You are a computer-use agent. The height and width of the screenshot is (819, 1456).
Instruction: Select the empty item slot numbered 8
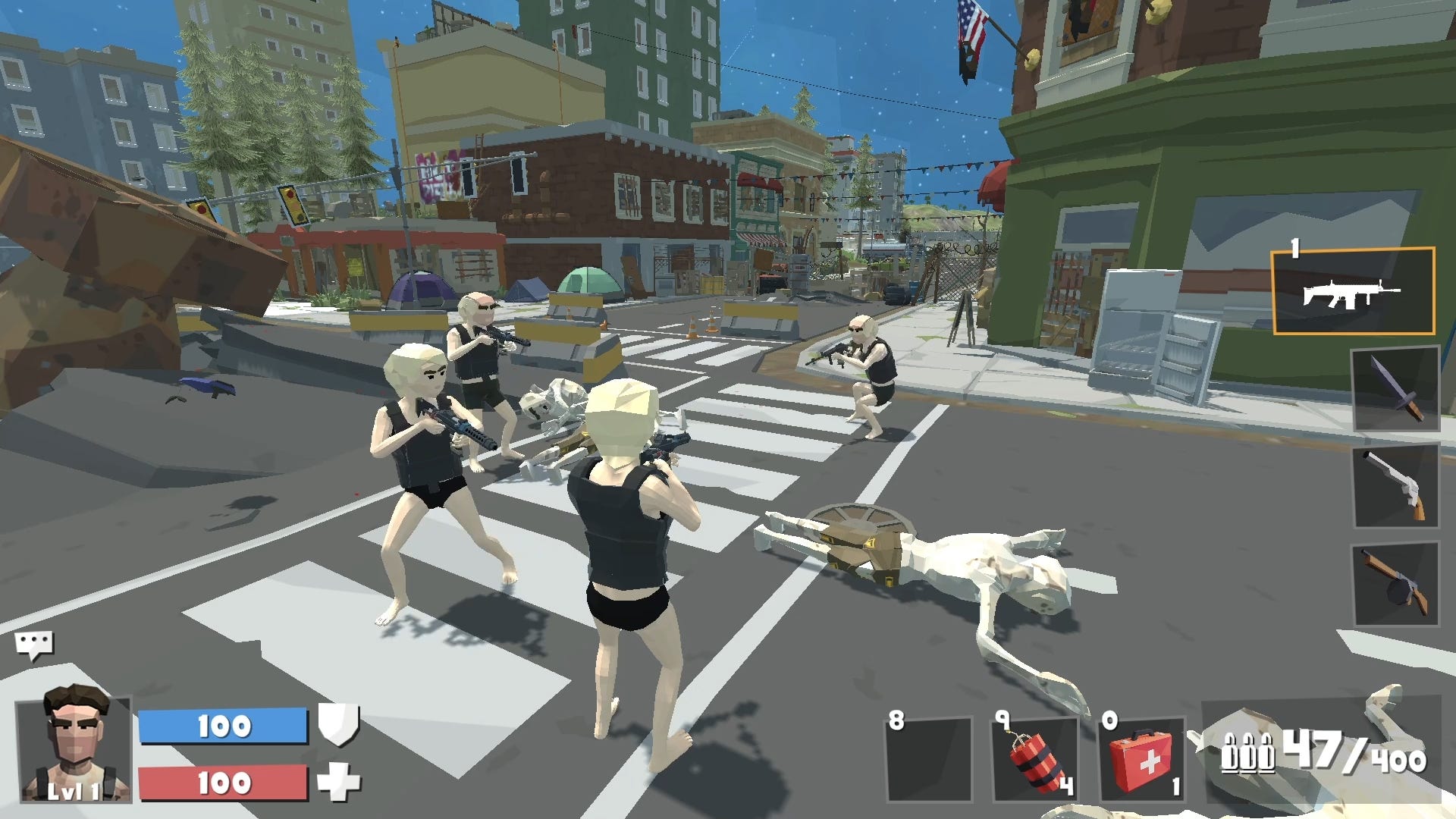(929, 759)
